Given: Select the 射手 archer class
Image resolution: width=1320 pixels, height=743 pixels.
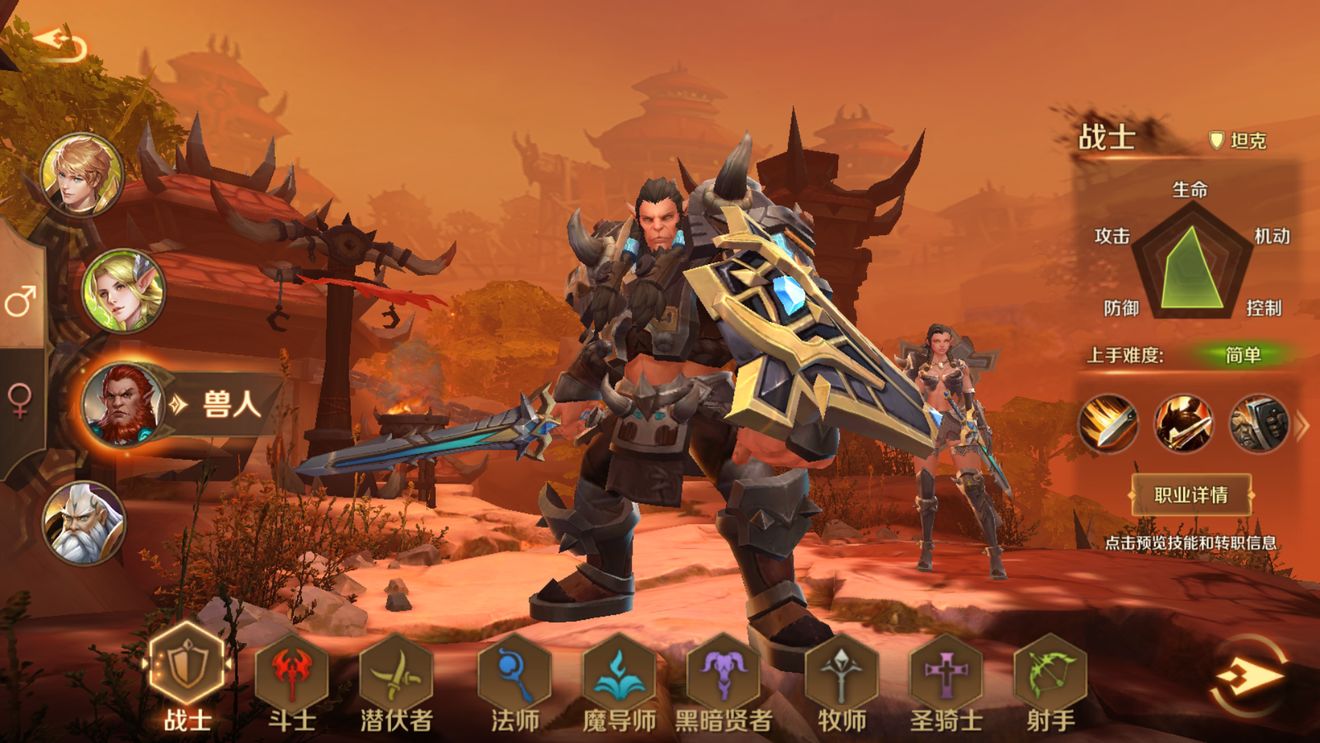Looking at the screenshot, I should [1050, 670].
